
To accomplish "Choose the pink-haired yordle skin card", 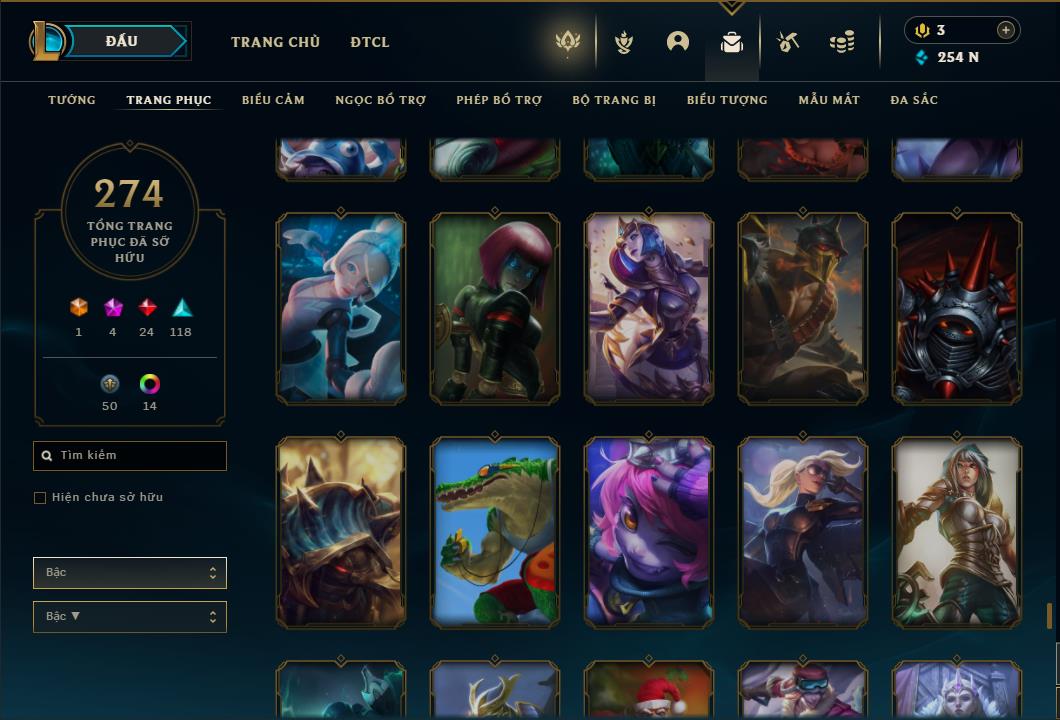I will 649,532.
